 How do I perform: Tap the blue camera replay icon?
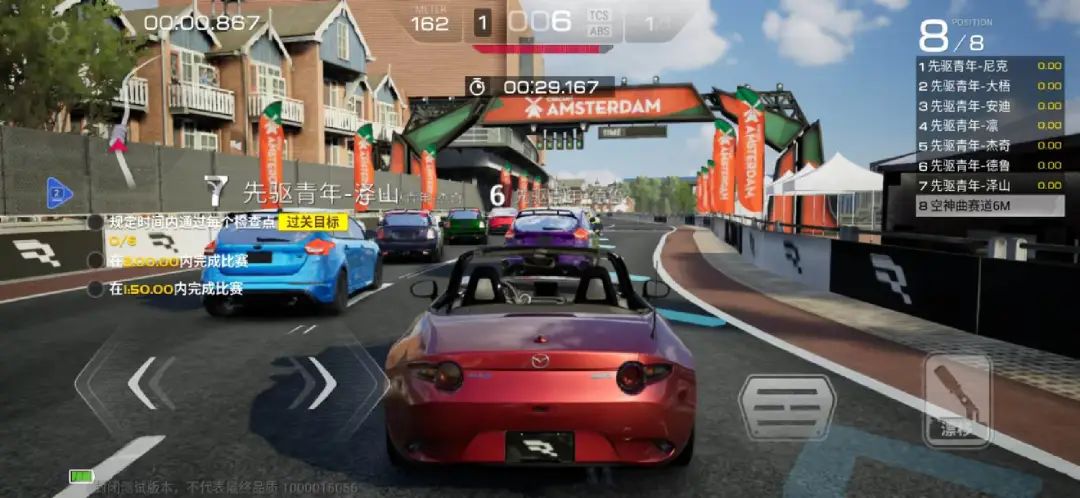point(59,192)
